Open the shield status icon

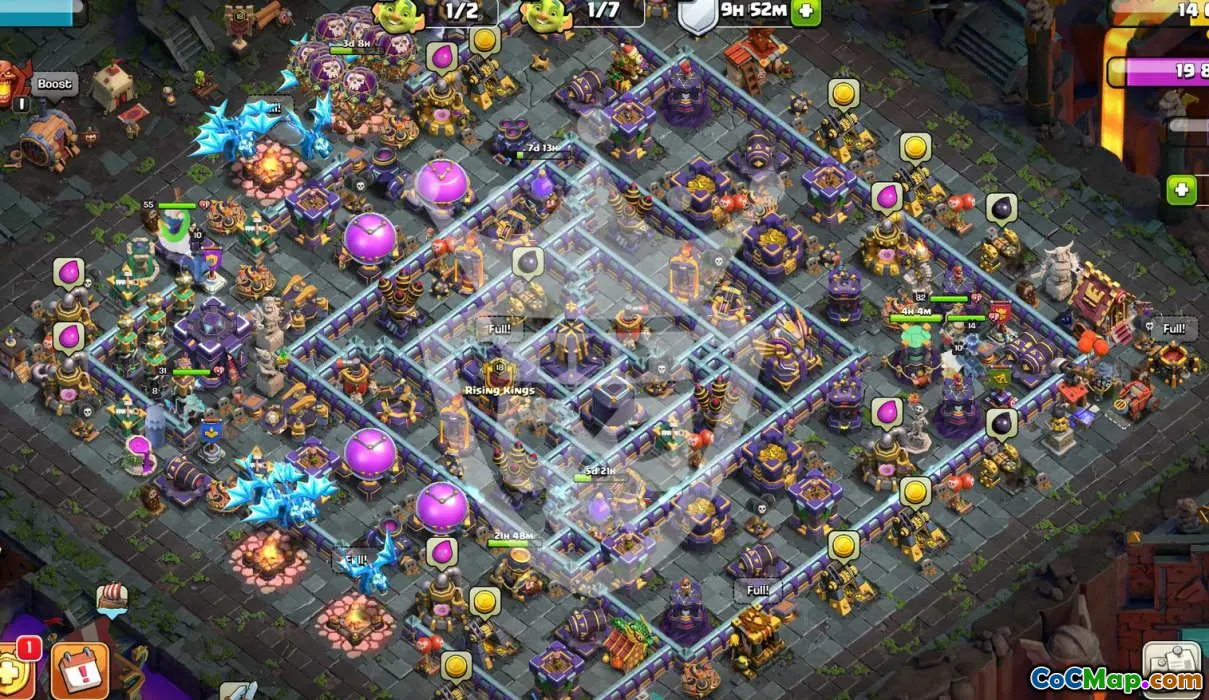click(x=696, y=16)
